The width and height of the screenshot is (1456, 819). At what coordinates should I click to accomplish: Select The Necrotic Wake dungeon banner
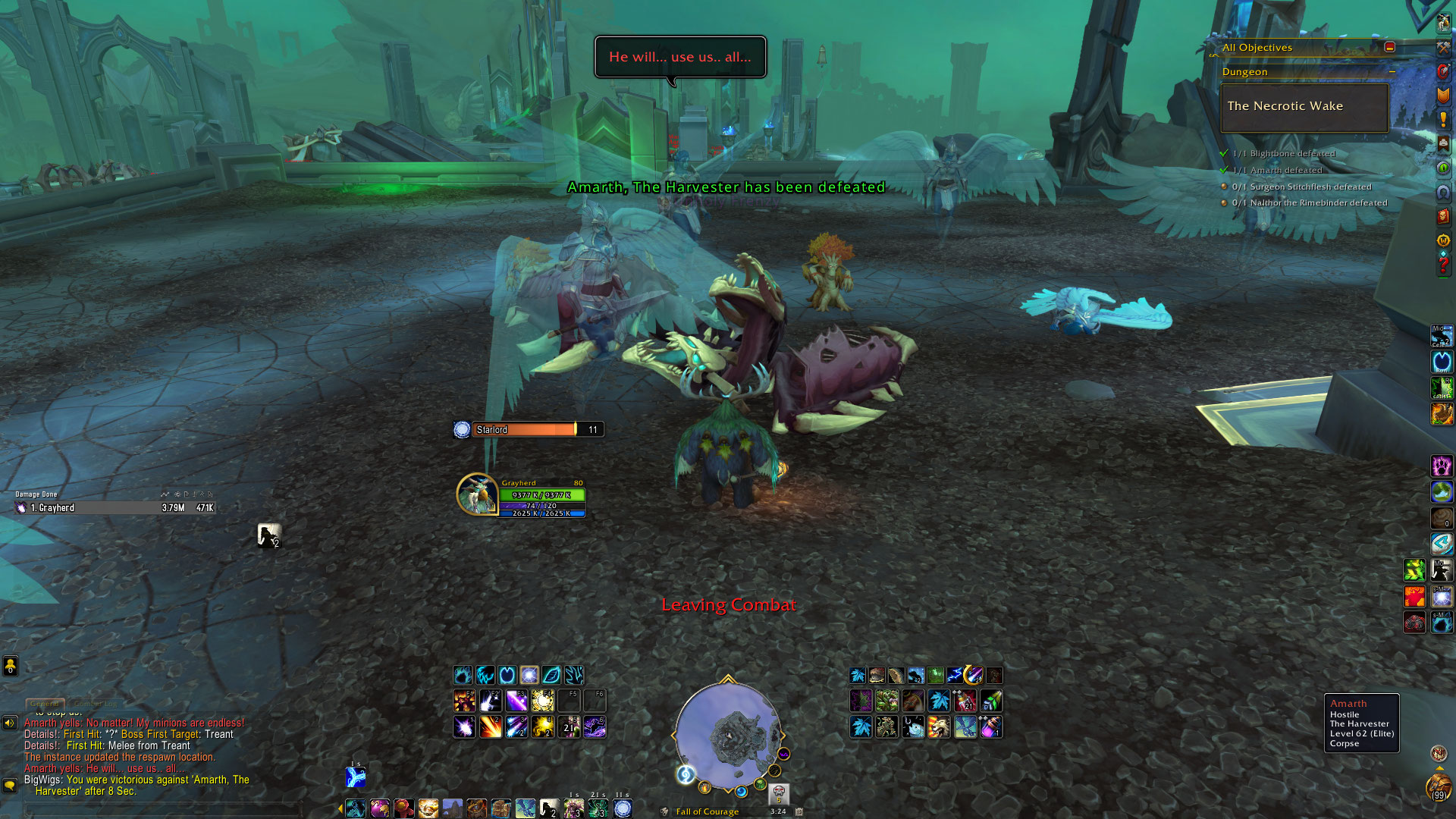pos(1304,107)
